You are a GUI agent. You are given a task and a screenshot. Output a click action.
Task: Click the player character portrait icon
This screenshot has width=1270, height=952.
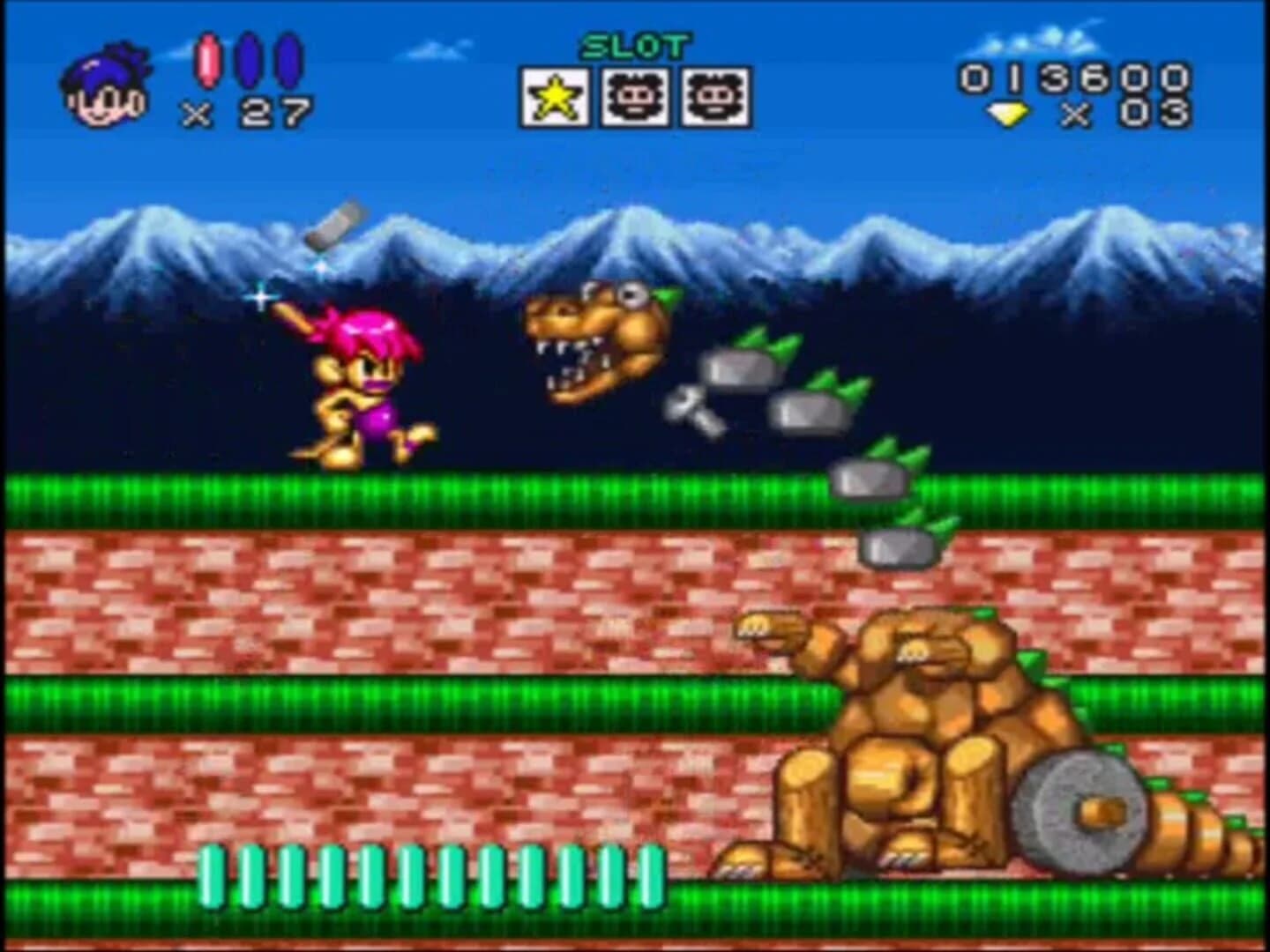(x=106, y=84)
